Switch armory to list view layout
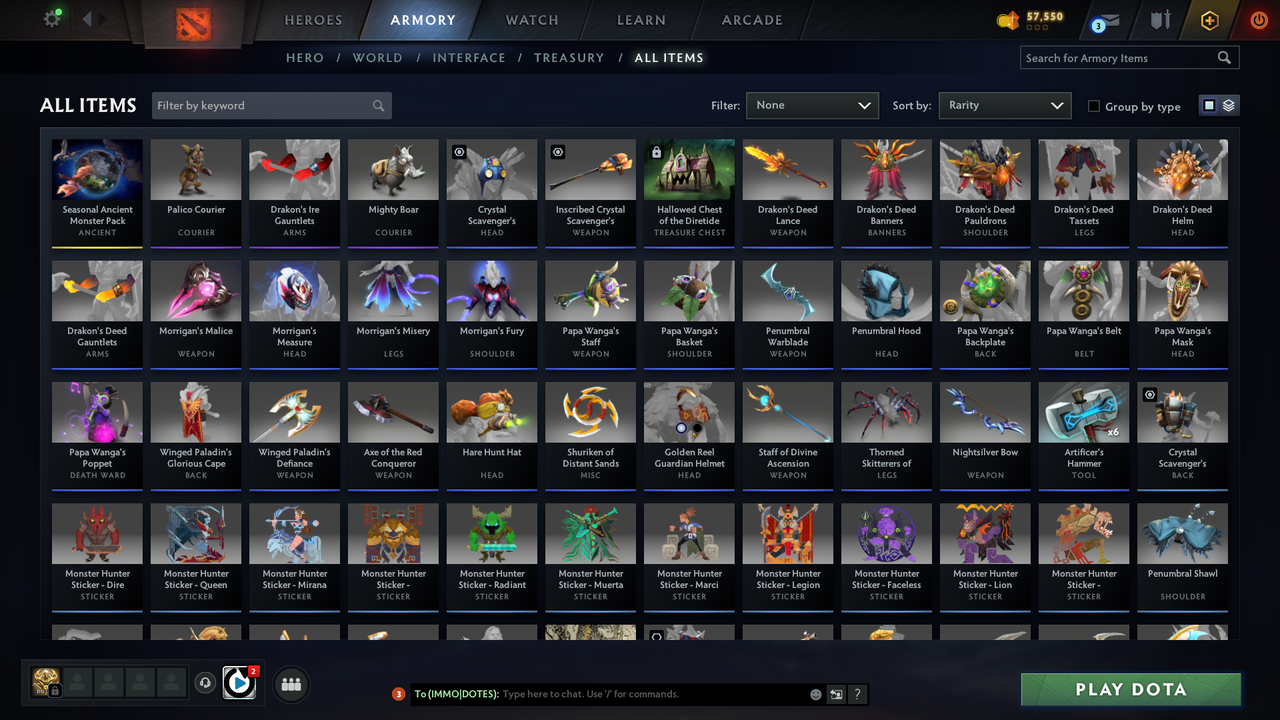This screenshot has width=1280, height=720. pos(1228,104)
